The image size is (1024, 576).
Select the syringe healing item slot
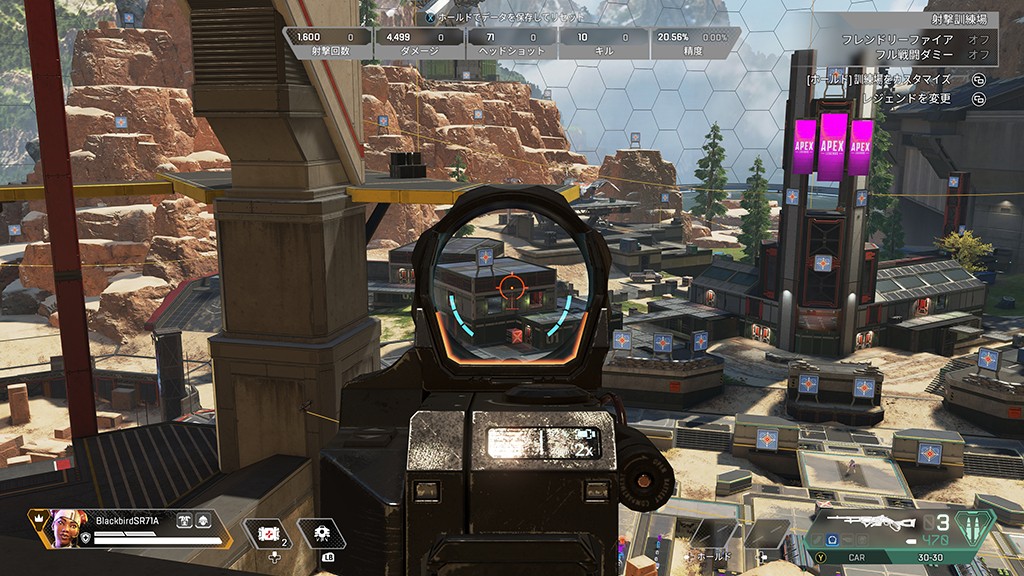click(264, 535)
